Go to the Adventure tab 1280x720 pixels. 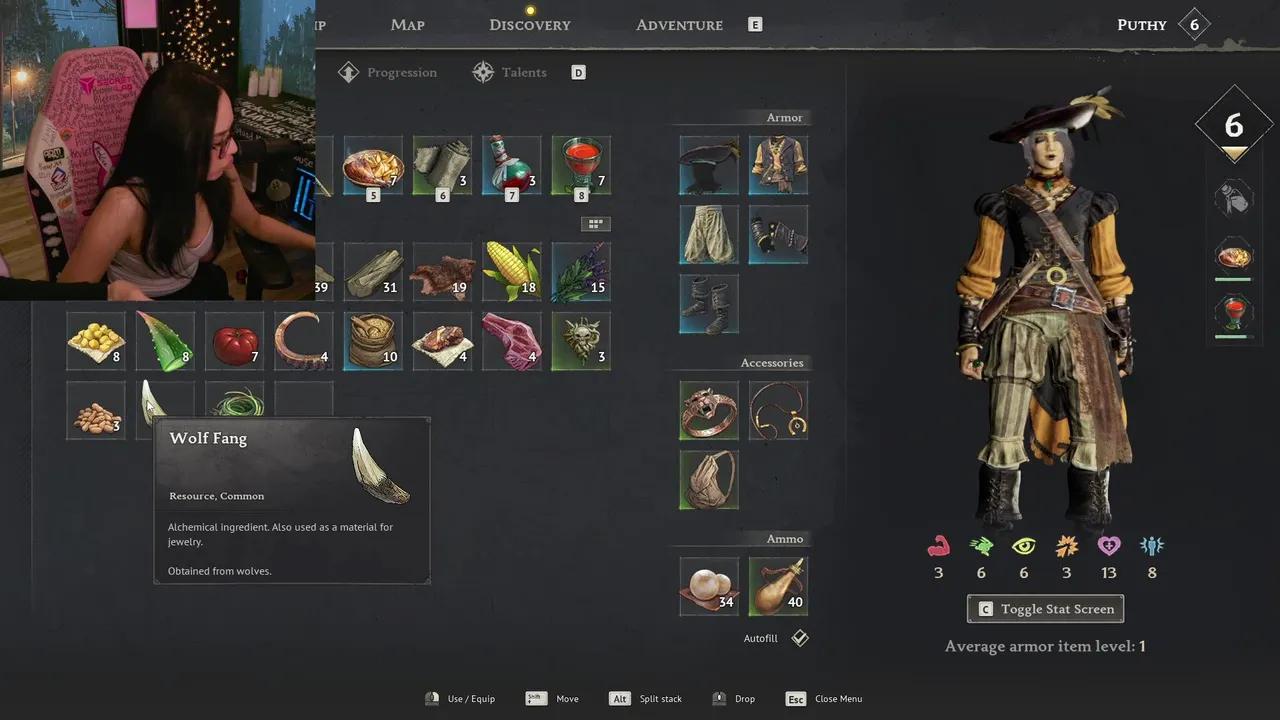point(679,25)
